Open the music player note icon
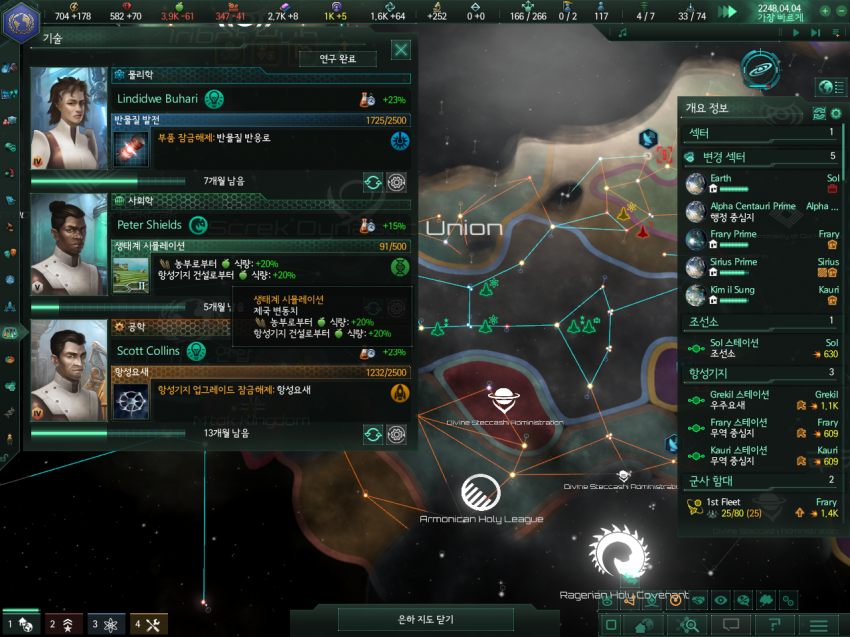Viewport: 850px width, 637px height. pyautogui.click(x=622, y=33)
